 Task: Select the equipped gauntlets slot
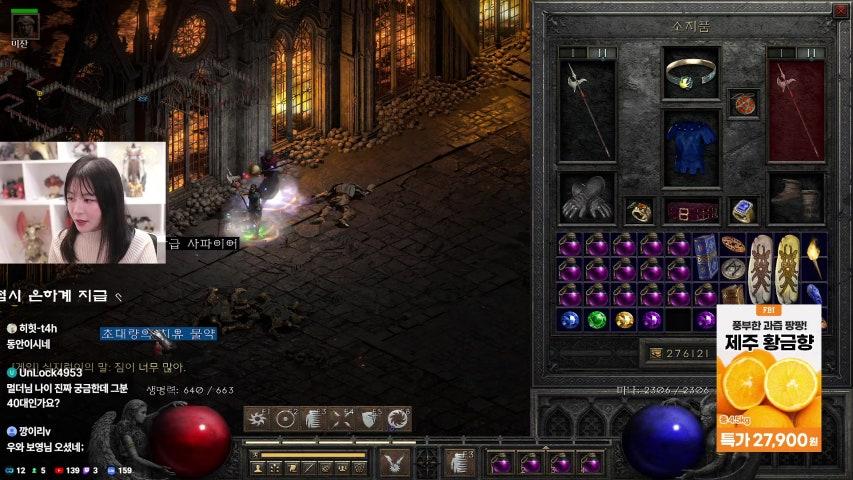[x=587, y=197]
